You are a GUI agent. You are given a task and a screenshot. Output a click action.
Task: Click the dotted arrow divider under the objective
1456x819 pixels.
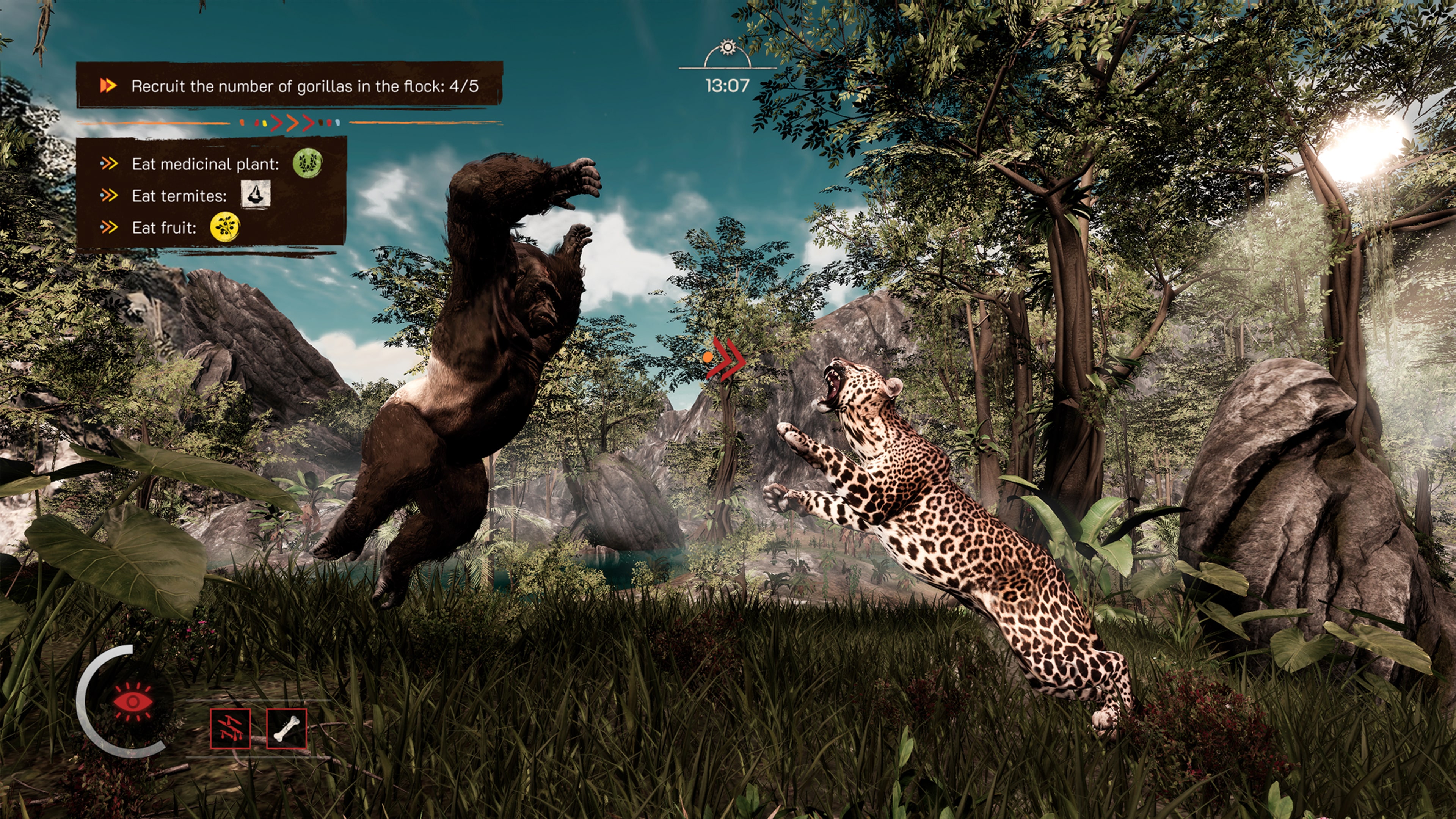coord(288,122)
